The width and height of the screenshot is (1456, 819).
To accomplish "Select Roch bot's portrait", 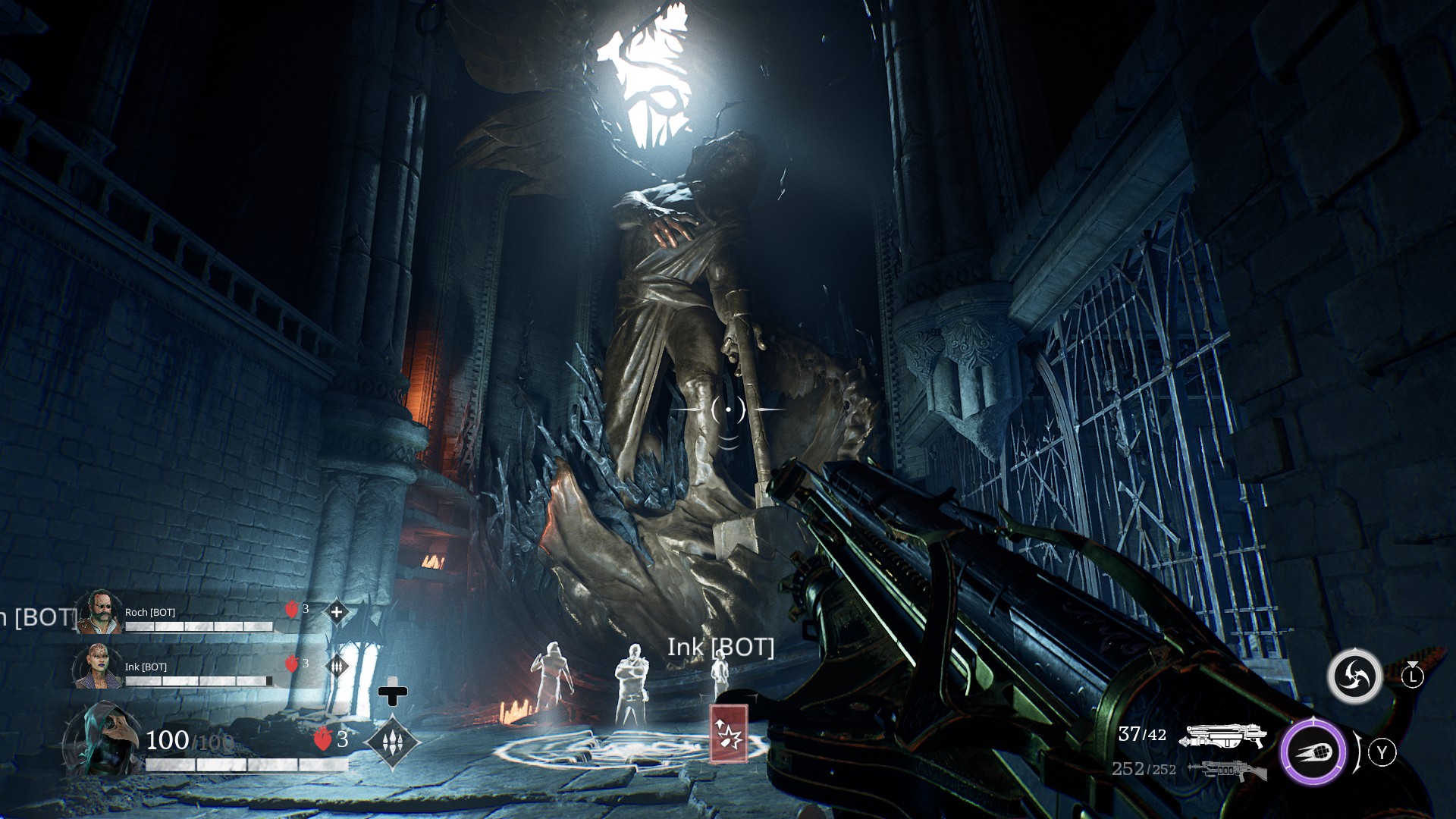I will click(x=99, y=612).
